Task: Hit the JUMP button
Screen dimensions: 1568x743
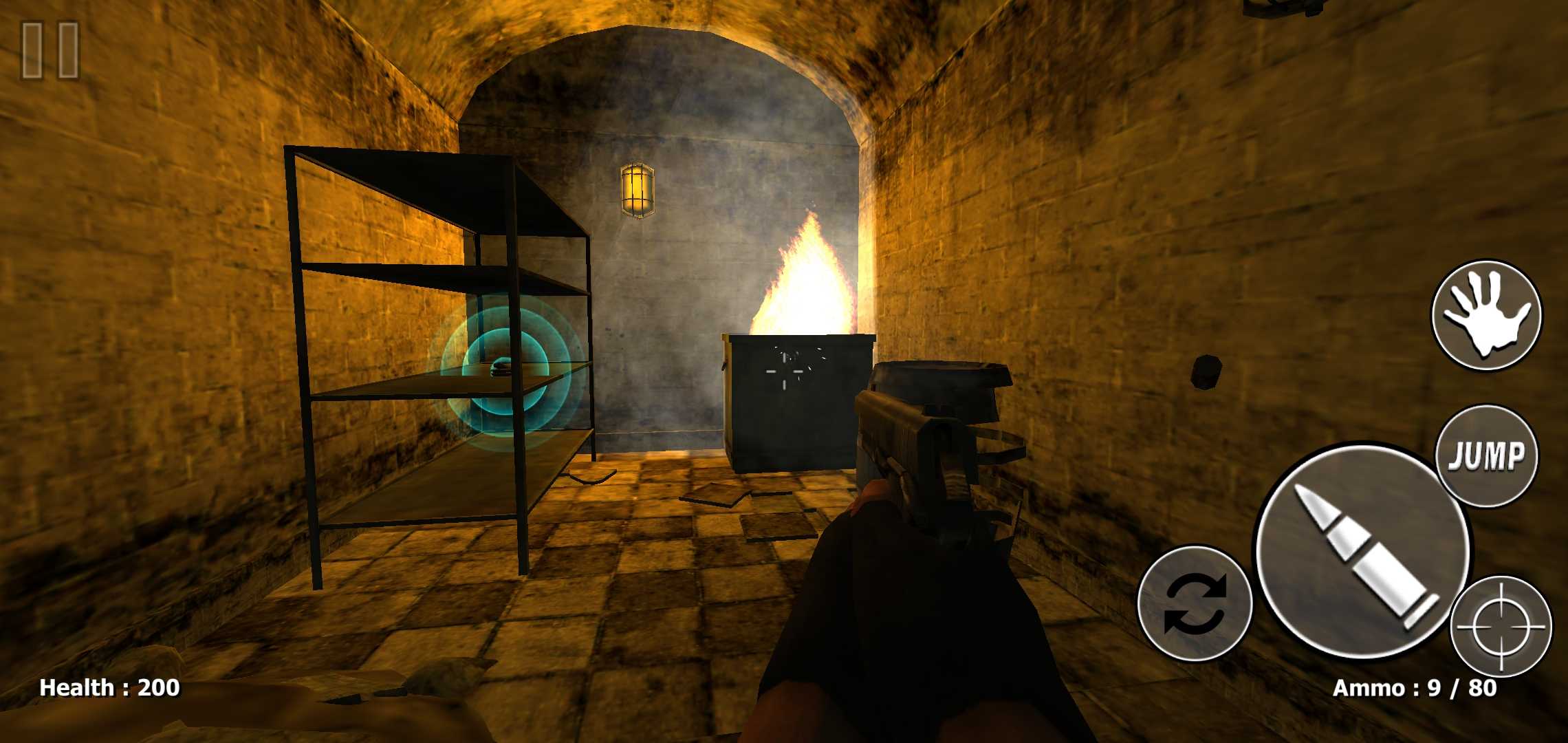Action: click(1486, 455)
